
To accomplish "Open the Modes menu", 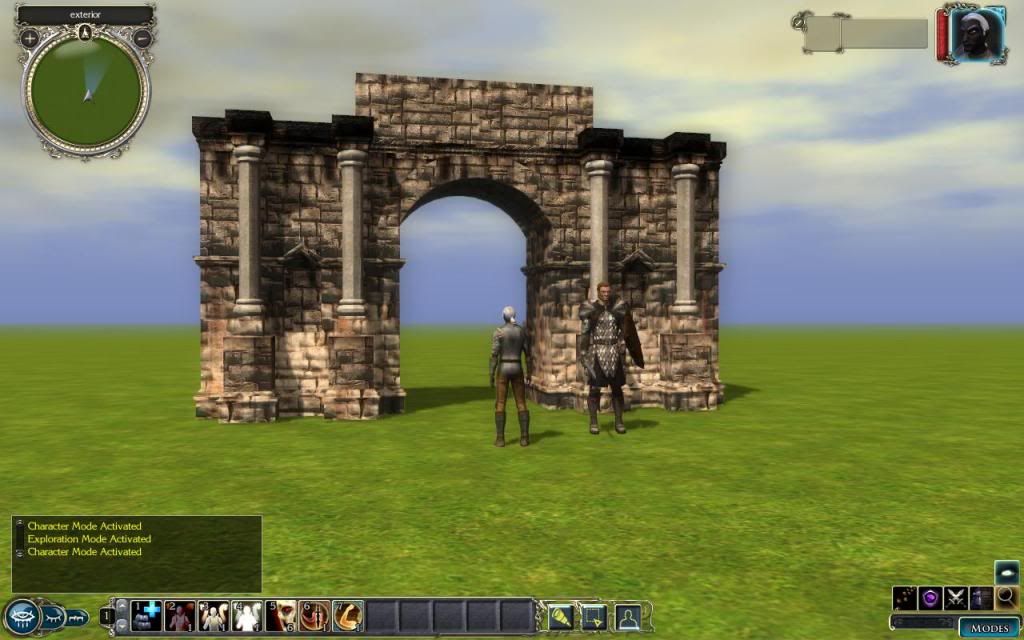I will (x=989, y=628).
